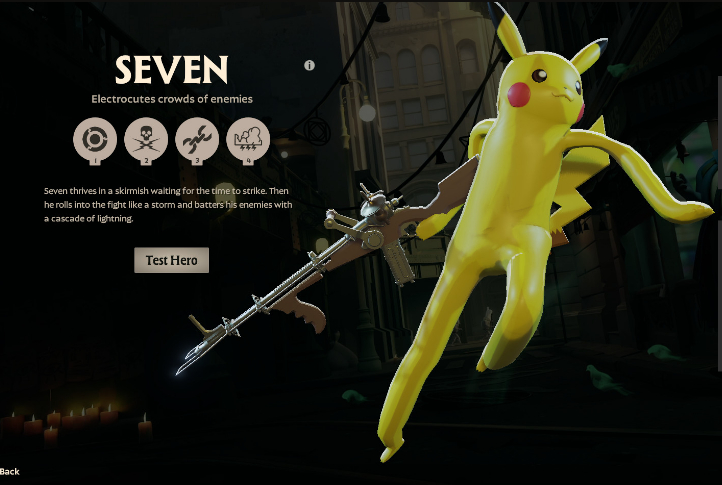Show the storm cloud ultimate ability
The height and width of the screenshot is (485, 722).
coord(248,138)
